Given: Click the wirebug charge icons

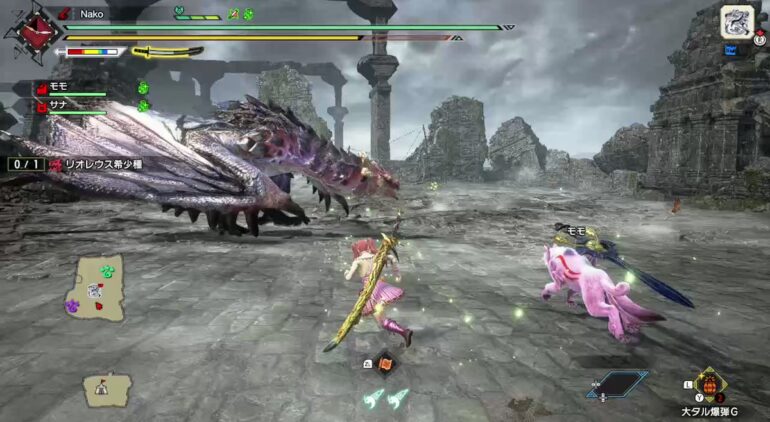Looking at the screenshot, I should (384, 399).
